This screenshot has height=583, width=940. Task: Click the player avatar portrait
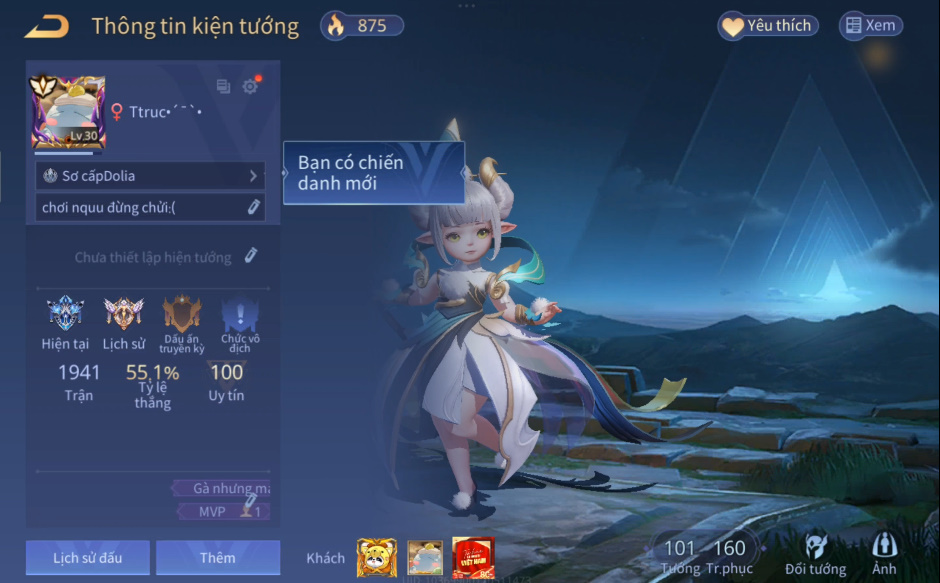click(68, 112)
